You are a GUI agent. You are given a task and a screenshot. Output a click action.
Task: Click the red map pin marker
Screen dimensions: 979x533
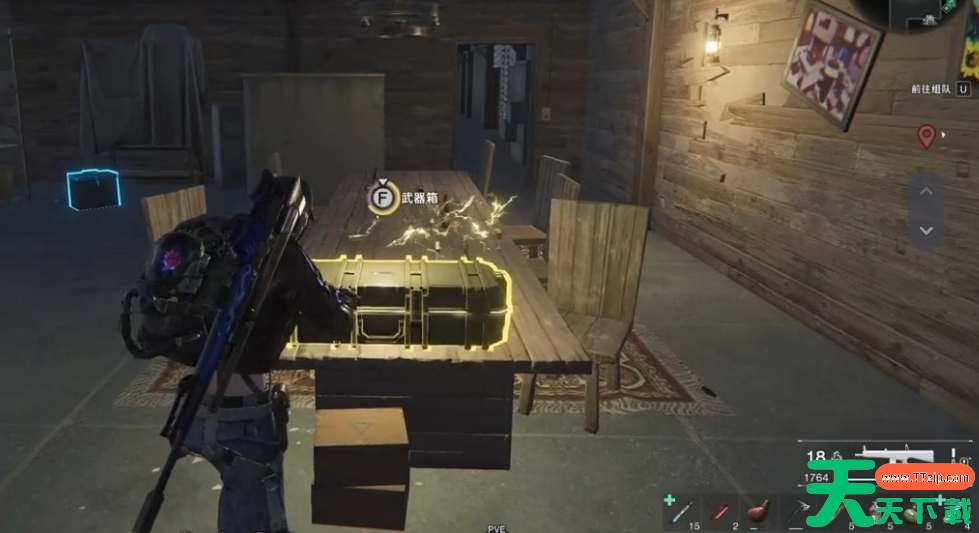(x=926, y=135)
